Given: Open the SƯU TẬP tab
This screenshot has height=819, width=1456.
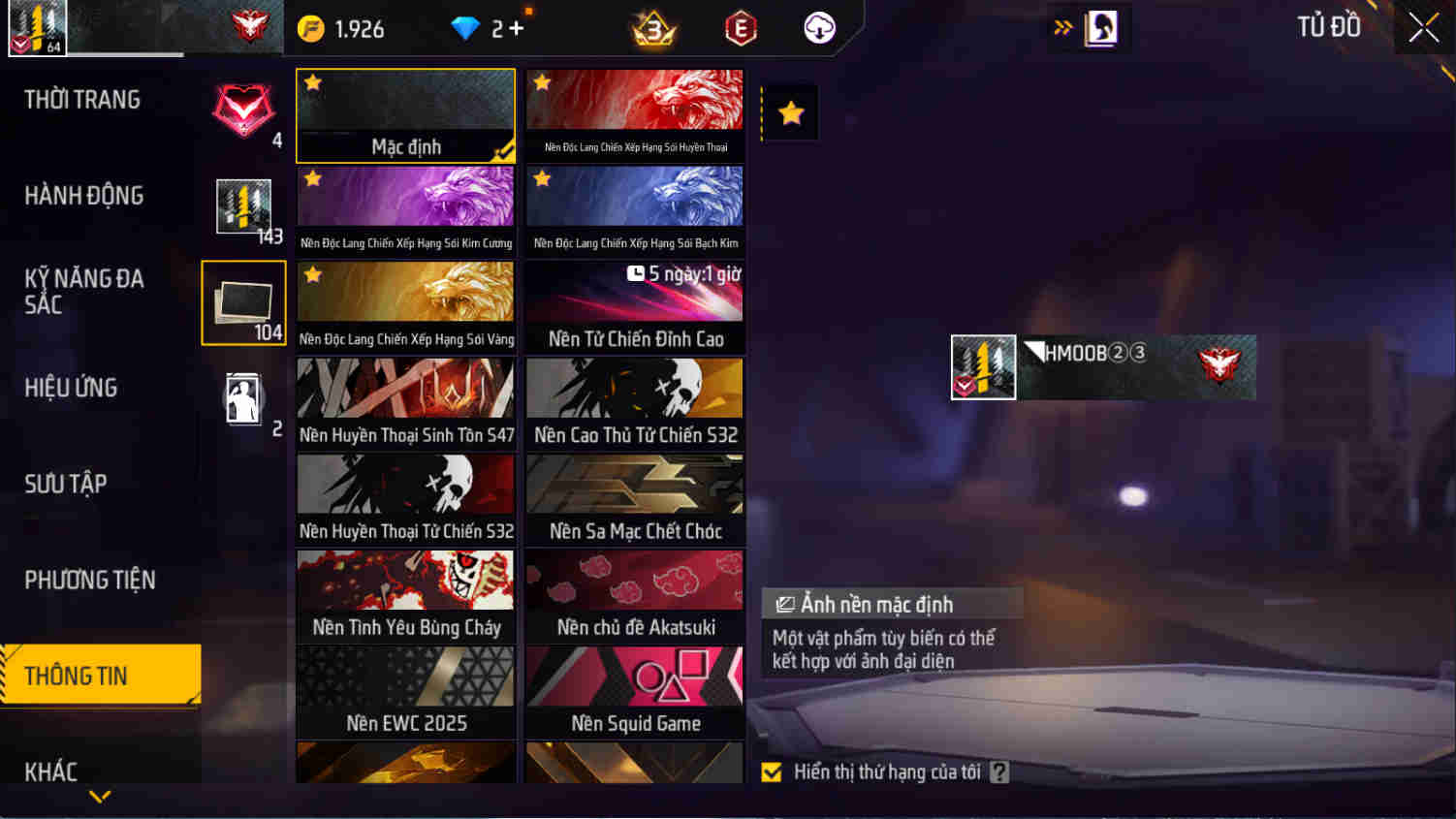Looking at the screenshot, I should pyautogui.click(x=67, y=484).
